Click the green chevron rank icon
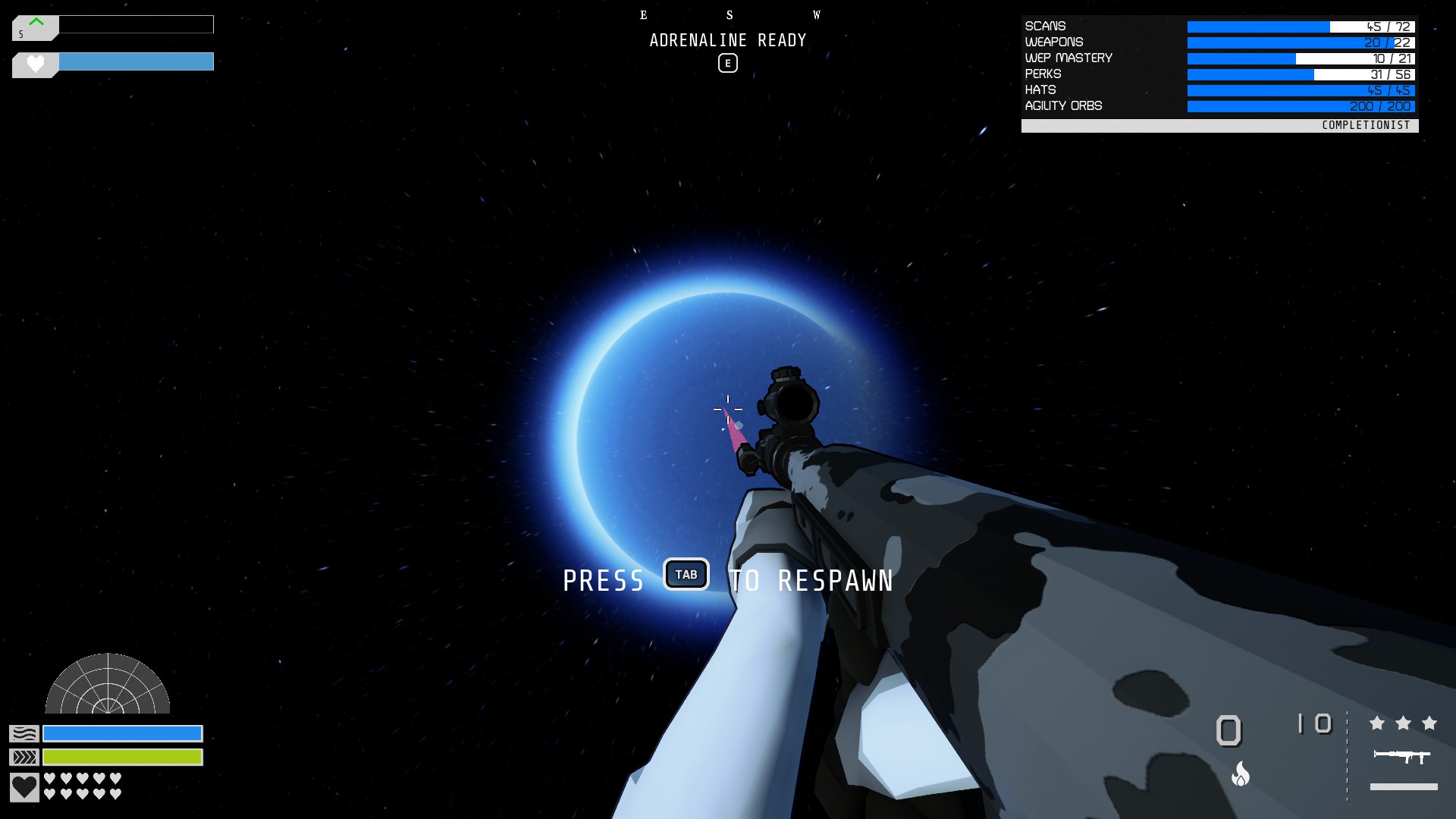 36,24
